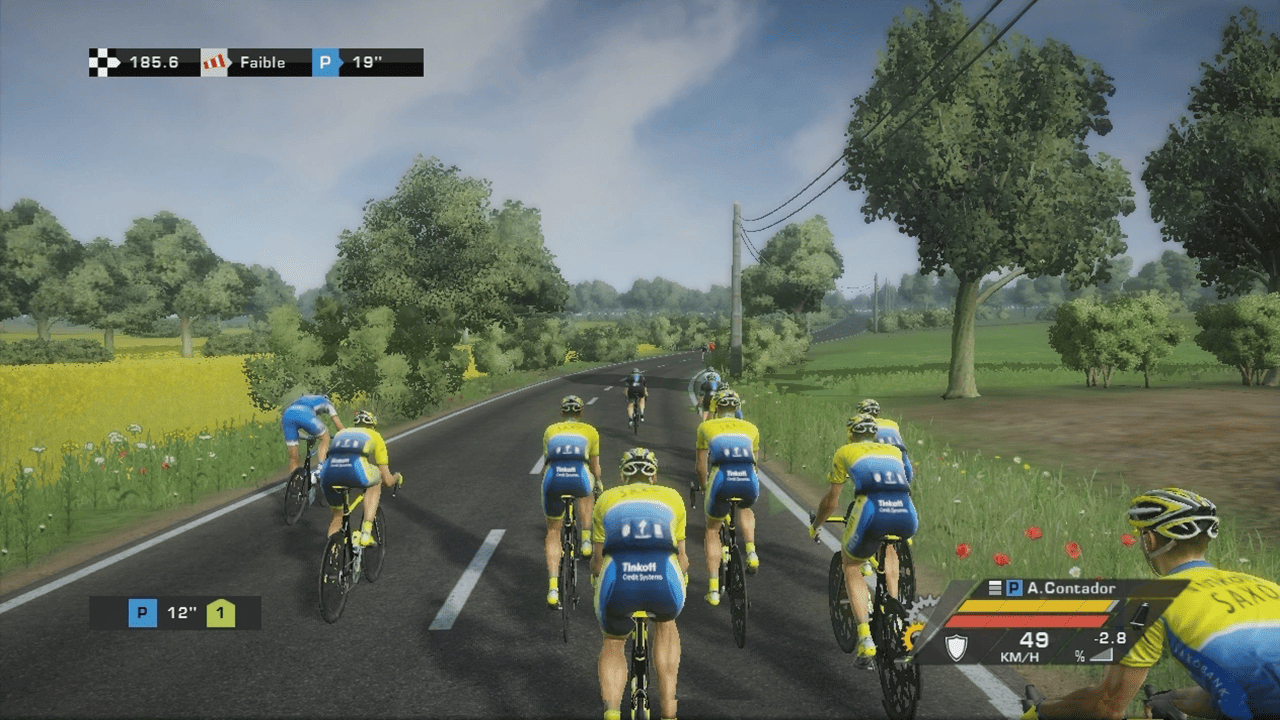Switch to the A.Contador rider panel
The image size is (1280, 720).
tap(1070, 588)
